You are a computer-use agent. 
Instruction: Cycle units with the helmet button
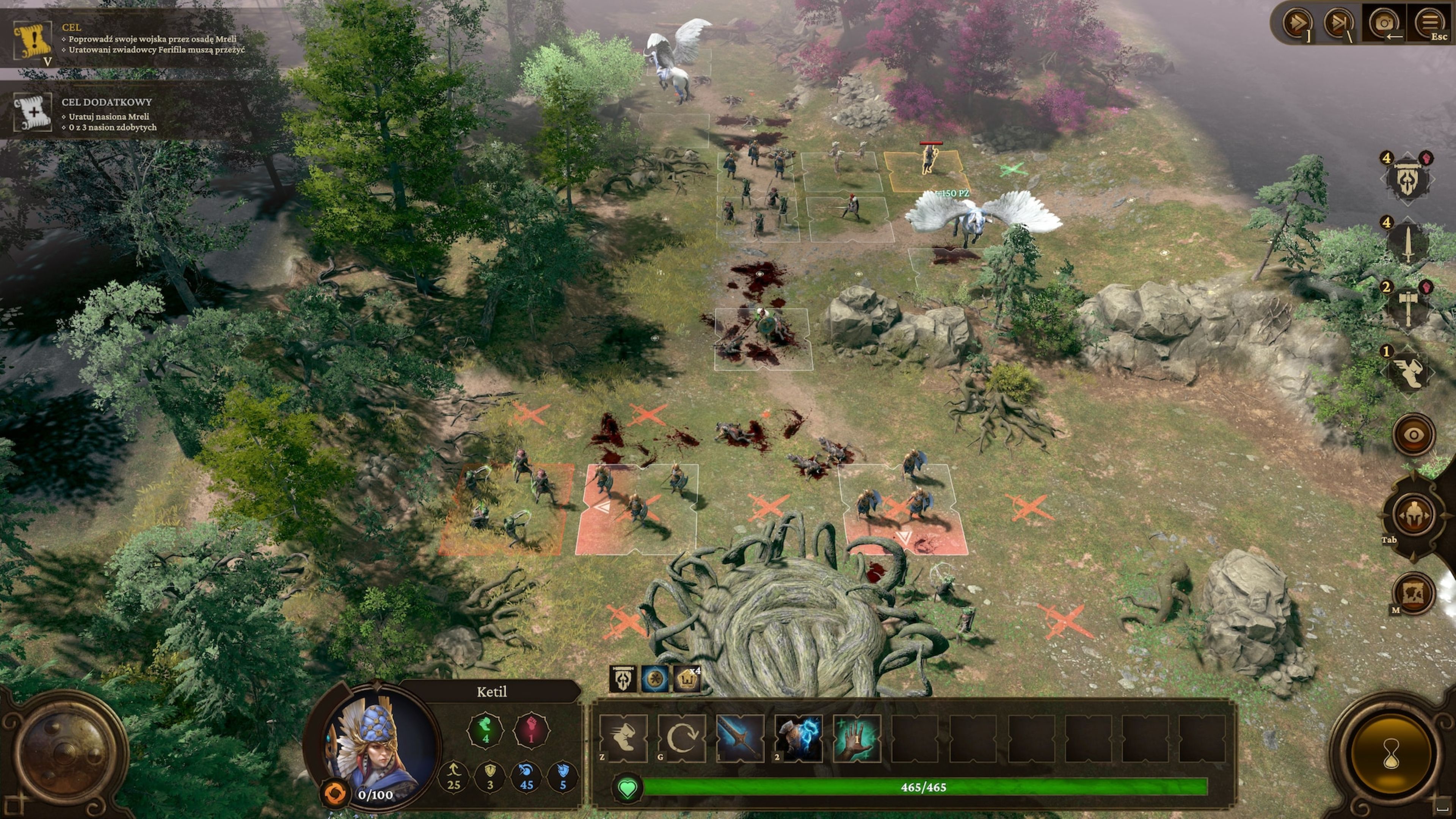click(x=1414, y=515)
